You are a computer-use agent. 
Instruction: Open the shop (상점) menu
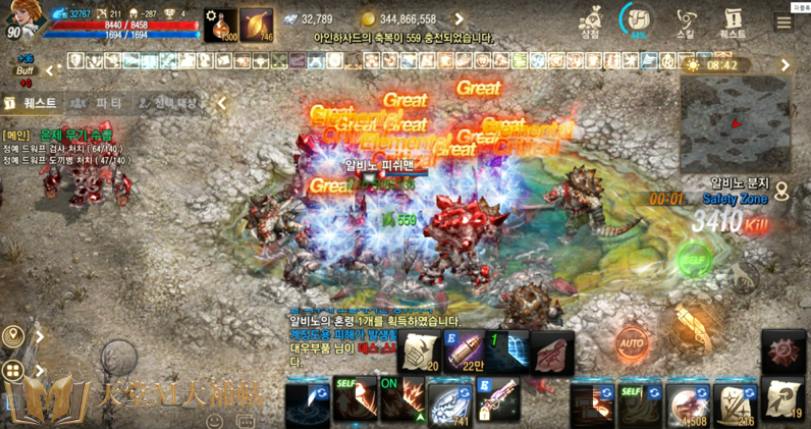click(590, 21)
